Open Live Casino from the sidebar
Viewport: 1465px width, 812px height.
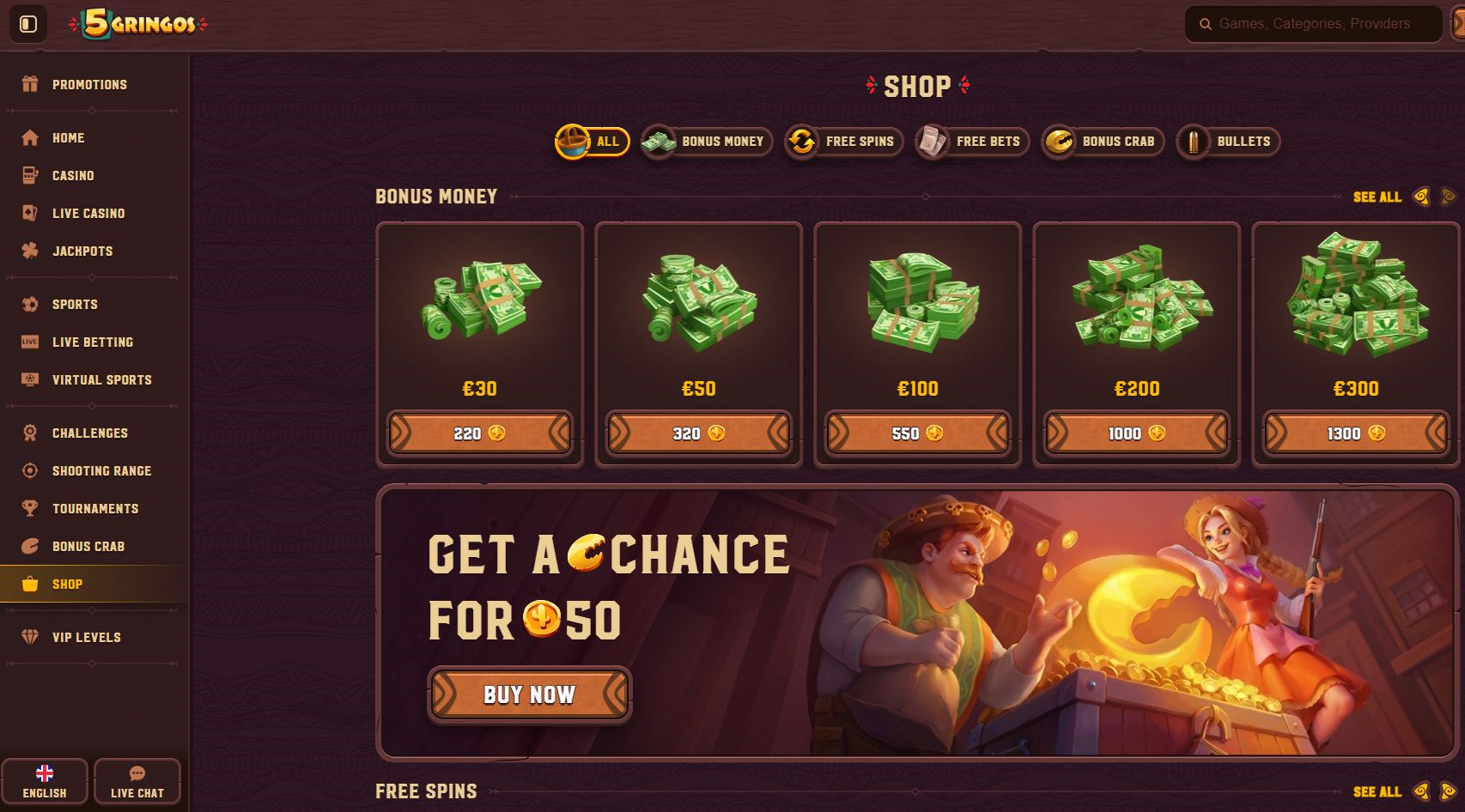[88, 214]
